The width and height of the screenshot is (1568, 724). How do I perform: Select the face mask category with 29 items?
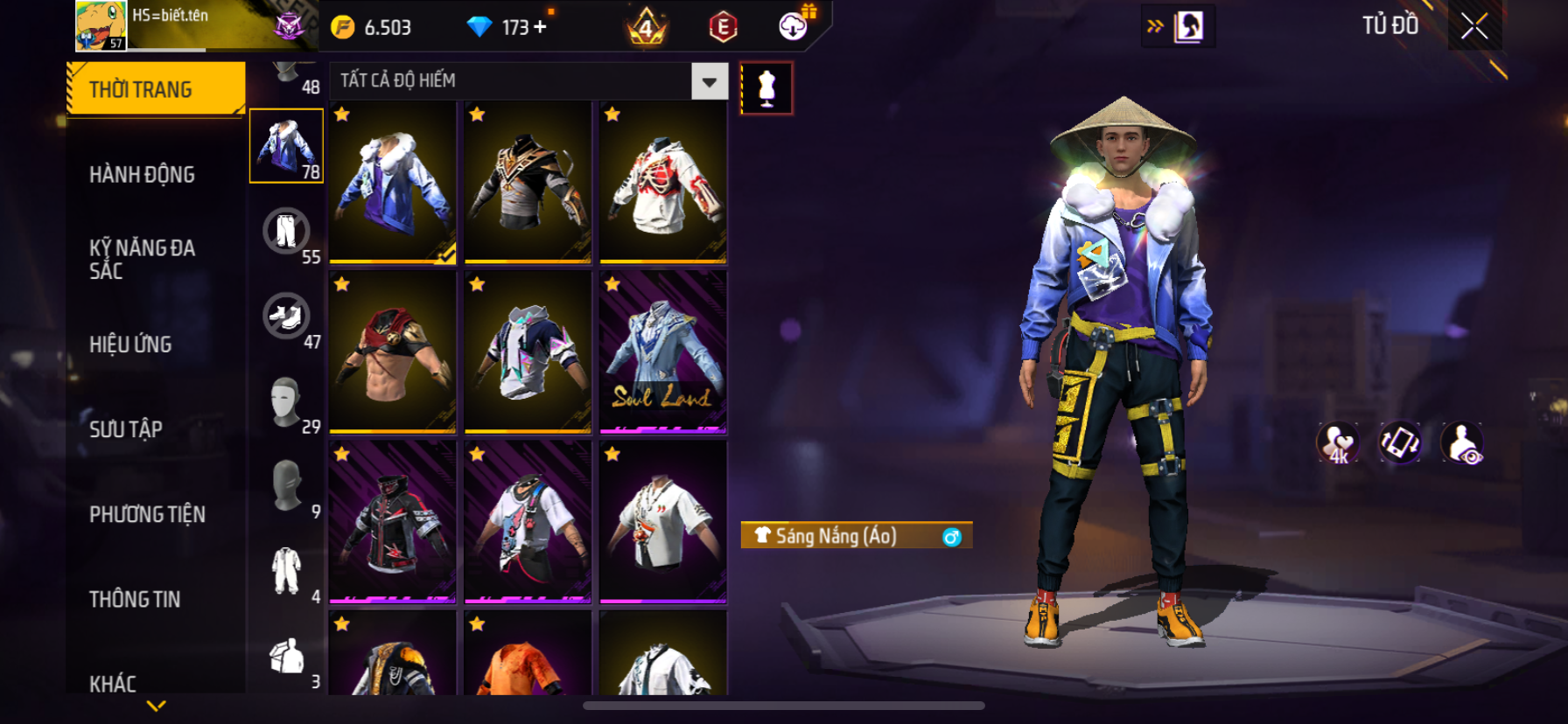286,401
